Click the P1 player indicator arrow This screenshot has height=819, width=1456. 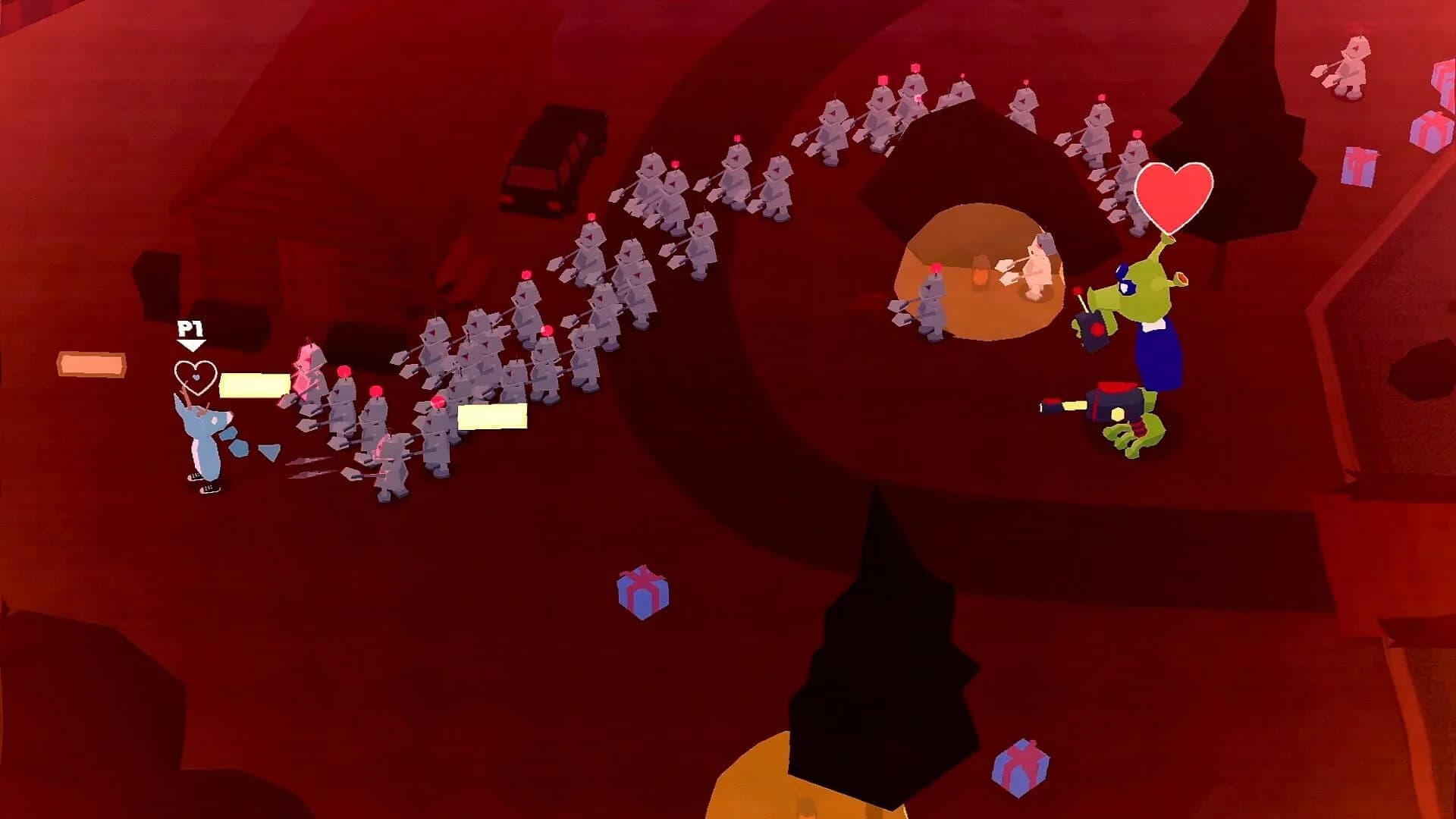click(193, 346)
